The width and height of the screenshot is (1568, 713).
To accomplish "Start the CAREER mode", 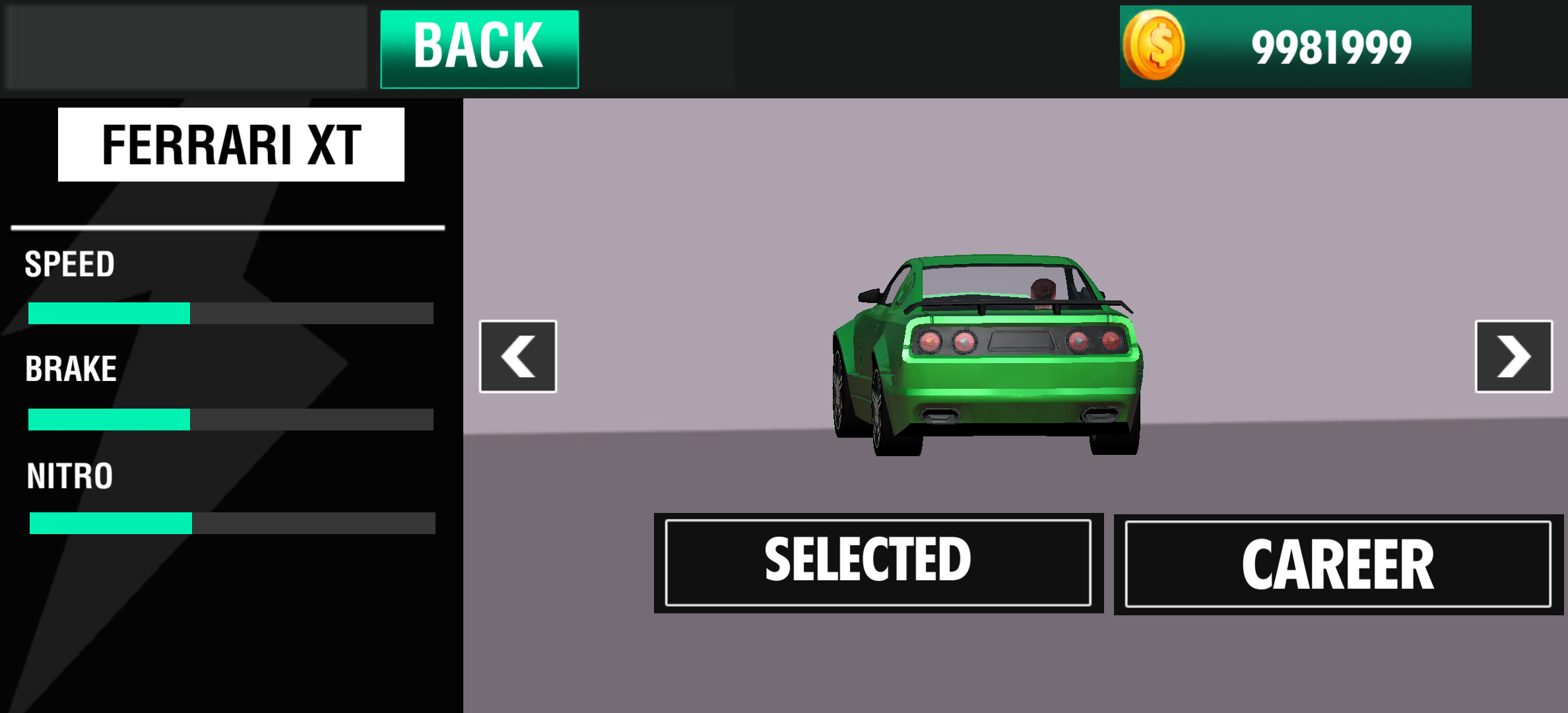I will point(1338,564).
